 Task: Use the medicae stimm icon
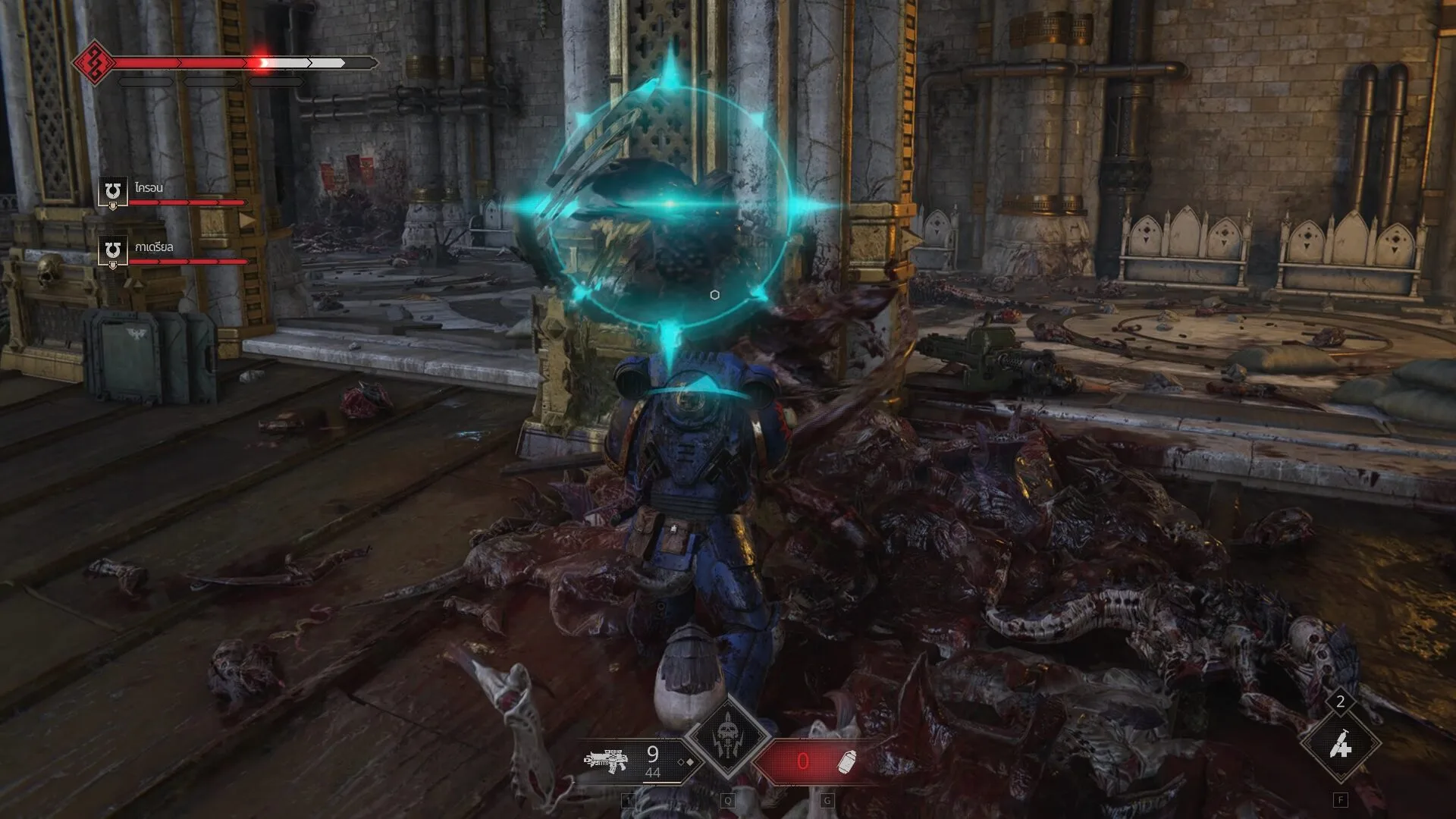pyautogui.click(x=1340, y=746)
